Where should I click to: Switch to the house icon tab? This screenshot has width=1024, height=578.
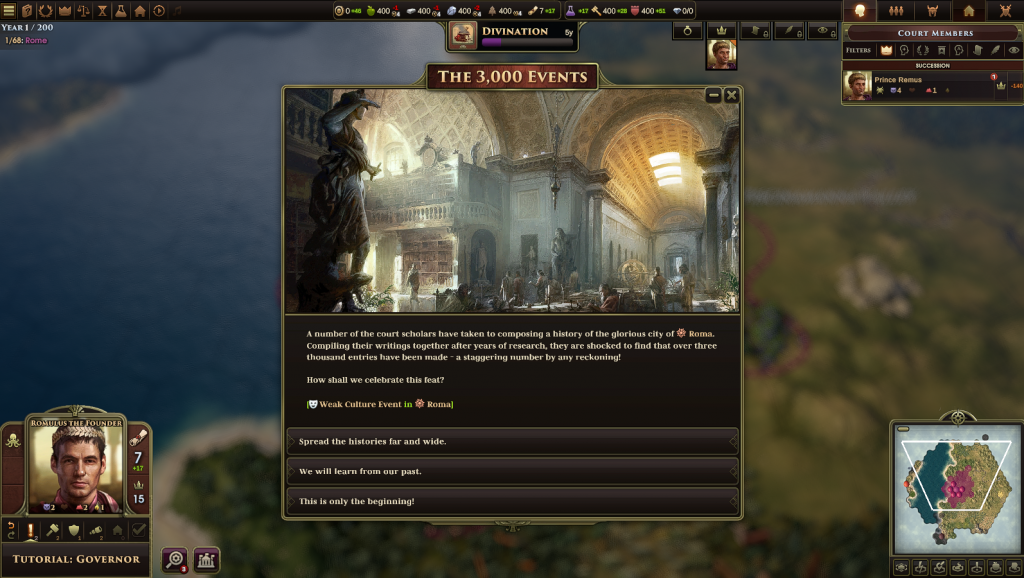pyautogui.click(x=968, y=11)
